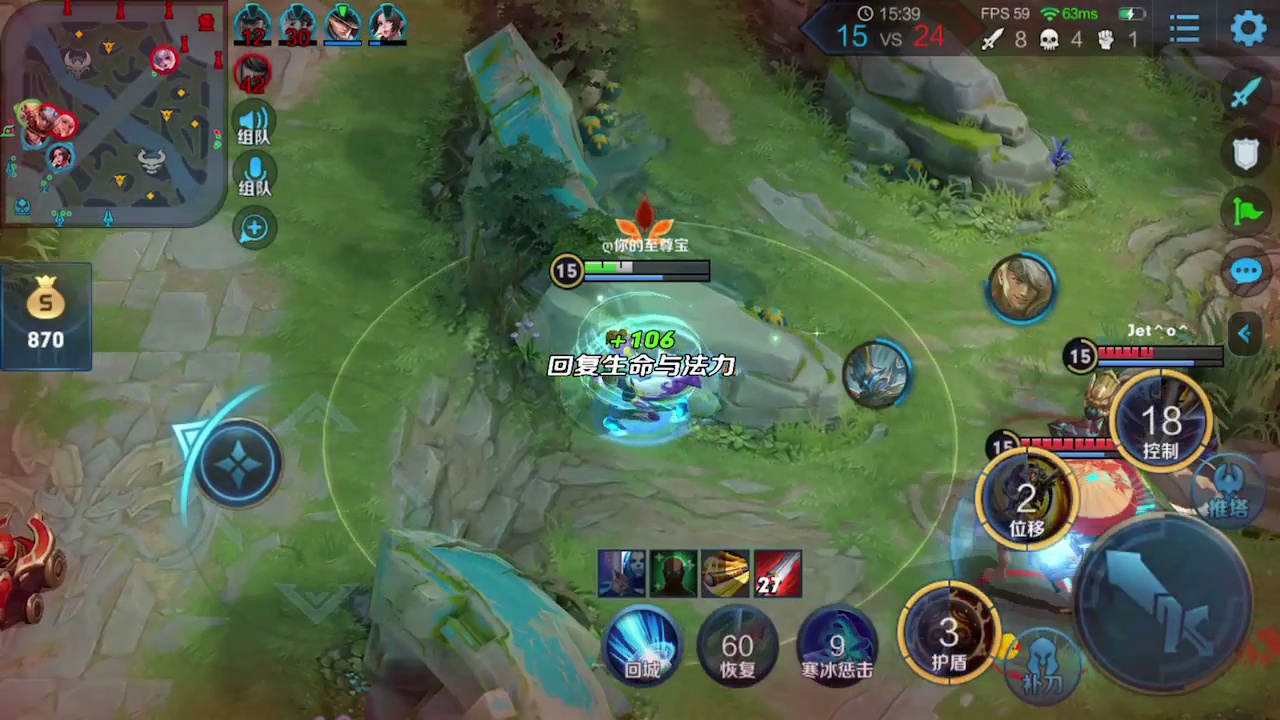
Task: Tap the main sword attack button
Action: coord(1162,603)
